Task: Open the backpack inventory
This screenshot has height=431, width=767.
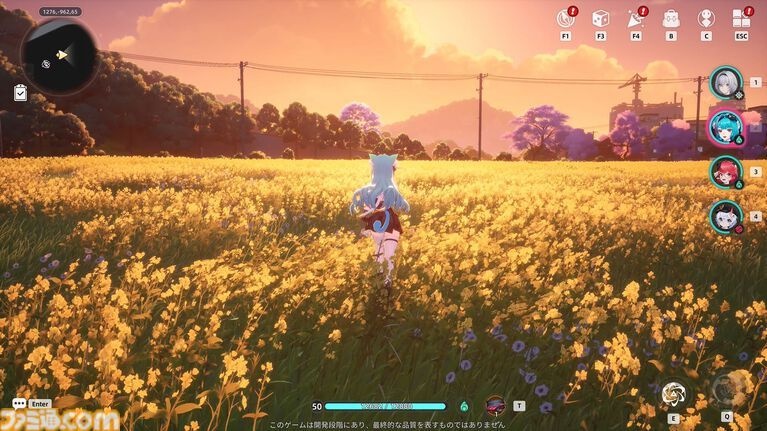Action: [x=671, y=19]
